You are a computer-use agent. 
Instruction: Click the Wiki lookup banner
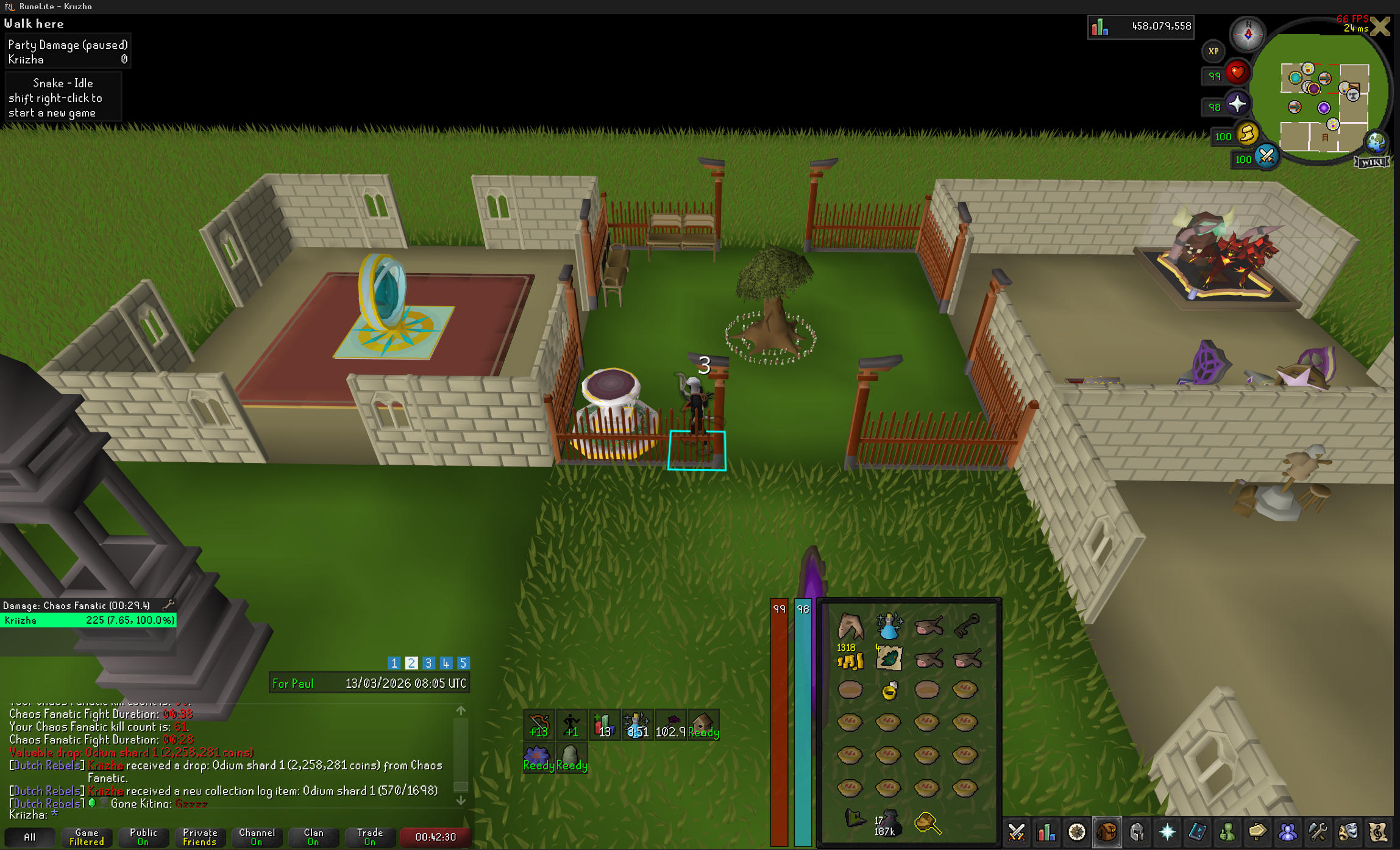[1372, 162]
